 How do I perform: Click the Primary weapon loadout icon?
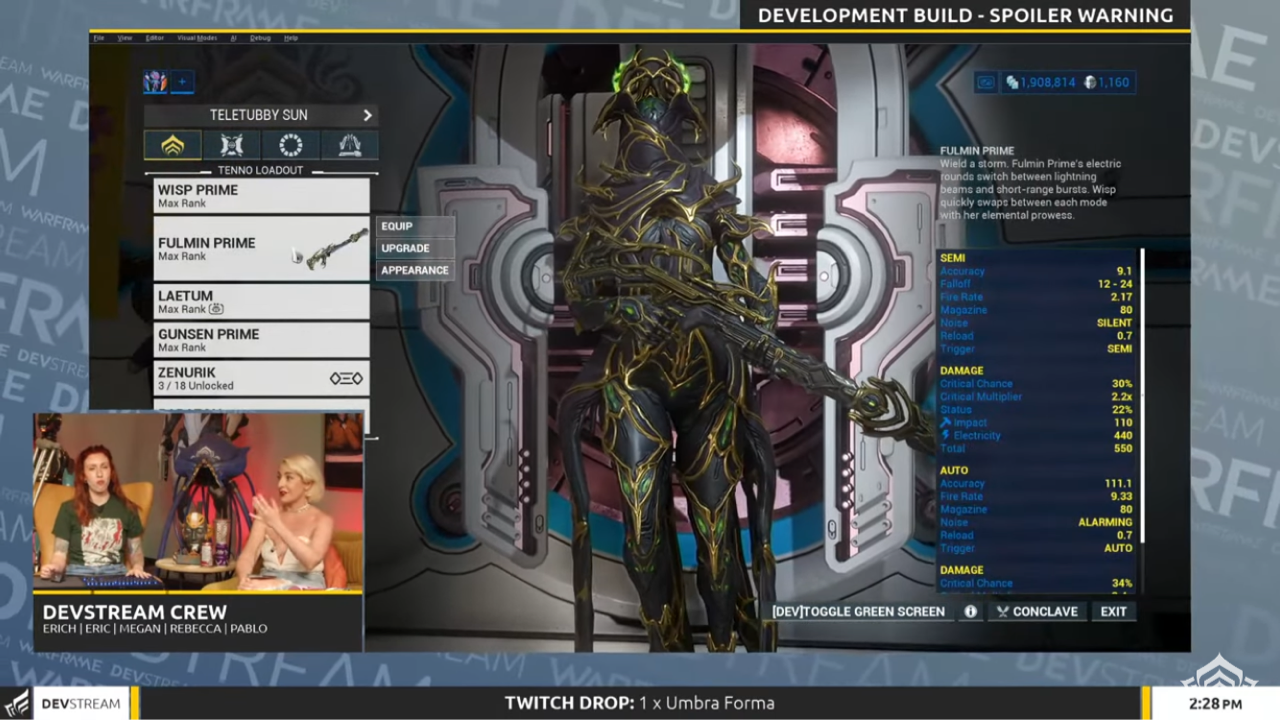[231, 146]
